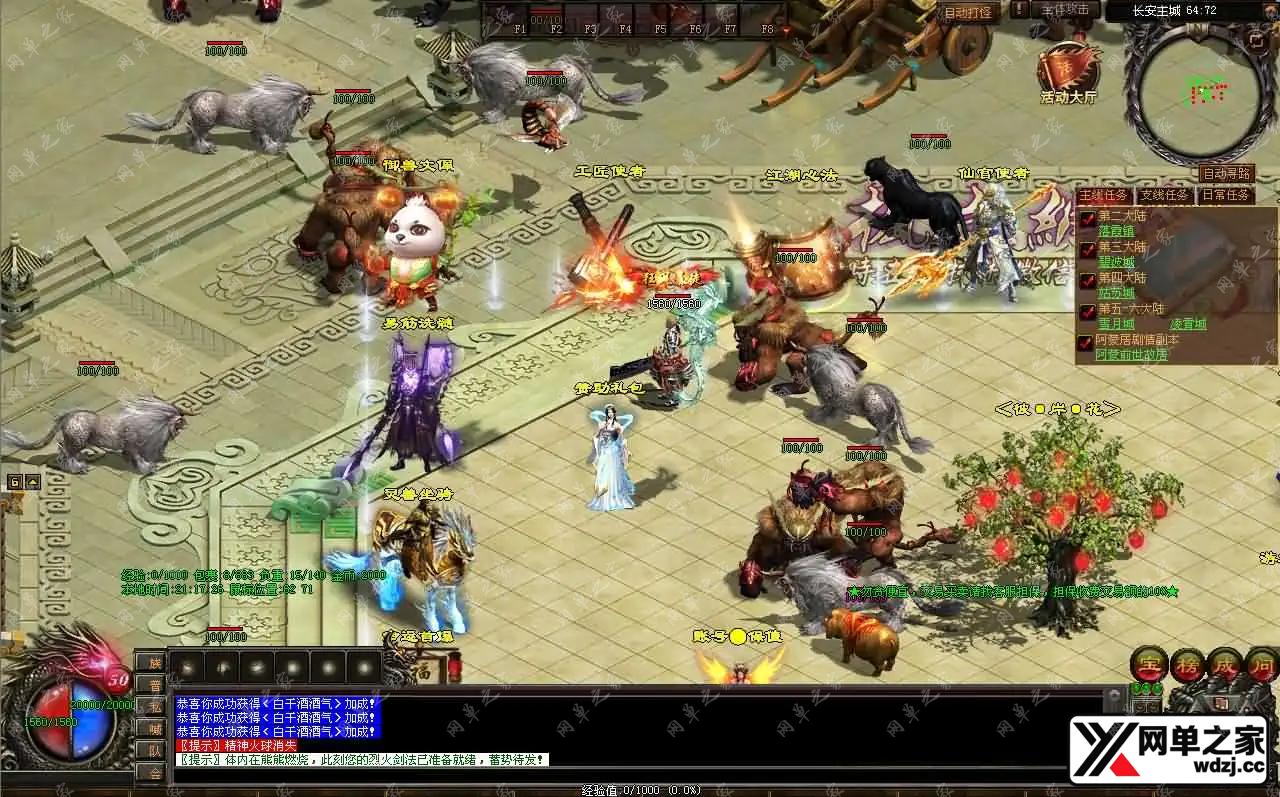This screenshot has height=797, width=1280.
Task: Open the 成 achievement round button
Action: tap(1226, 664)
